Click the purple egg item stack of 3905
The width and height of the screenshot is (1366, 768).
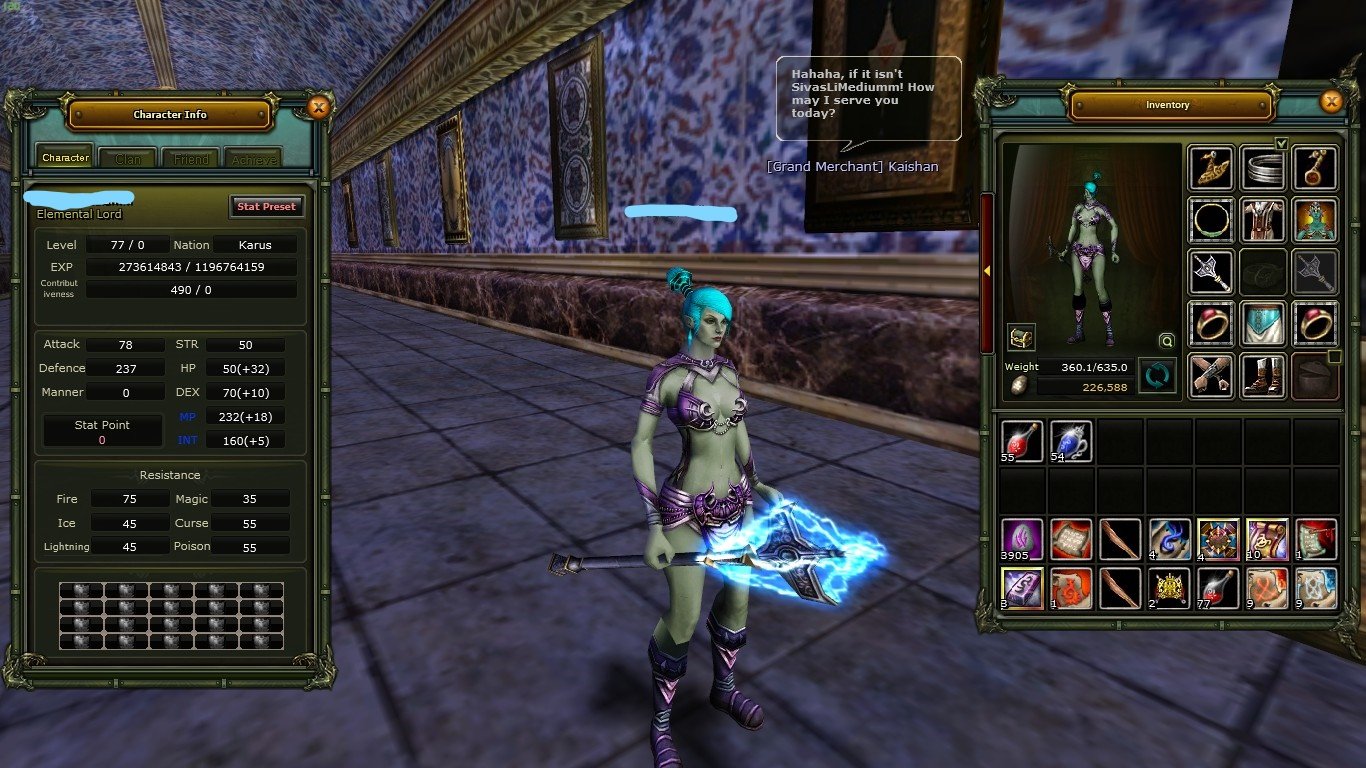(1022, 539)
